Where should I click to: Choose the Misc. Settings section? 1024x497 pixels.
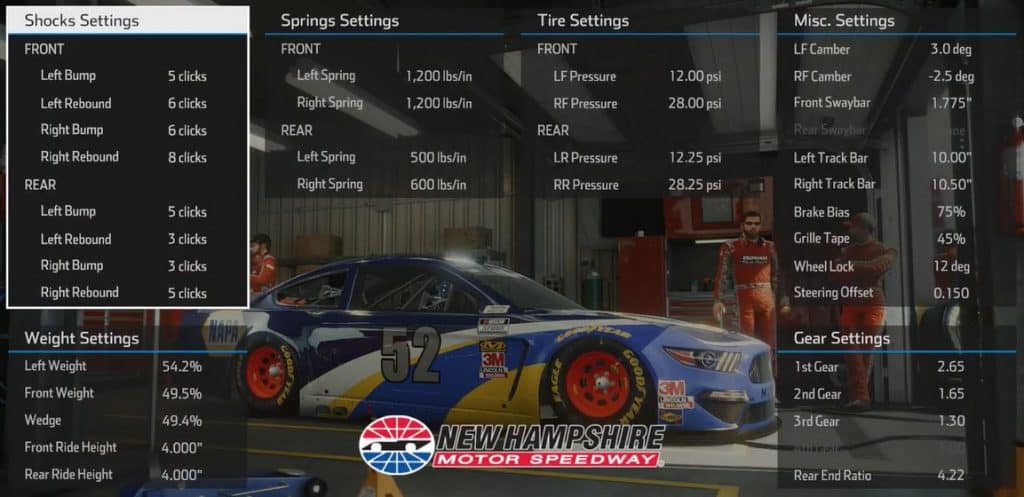844,20
